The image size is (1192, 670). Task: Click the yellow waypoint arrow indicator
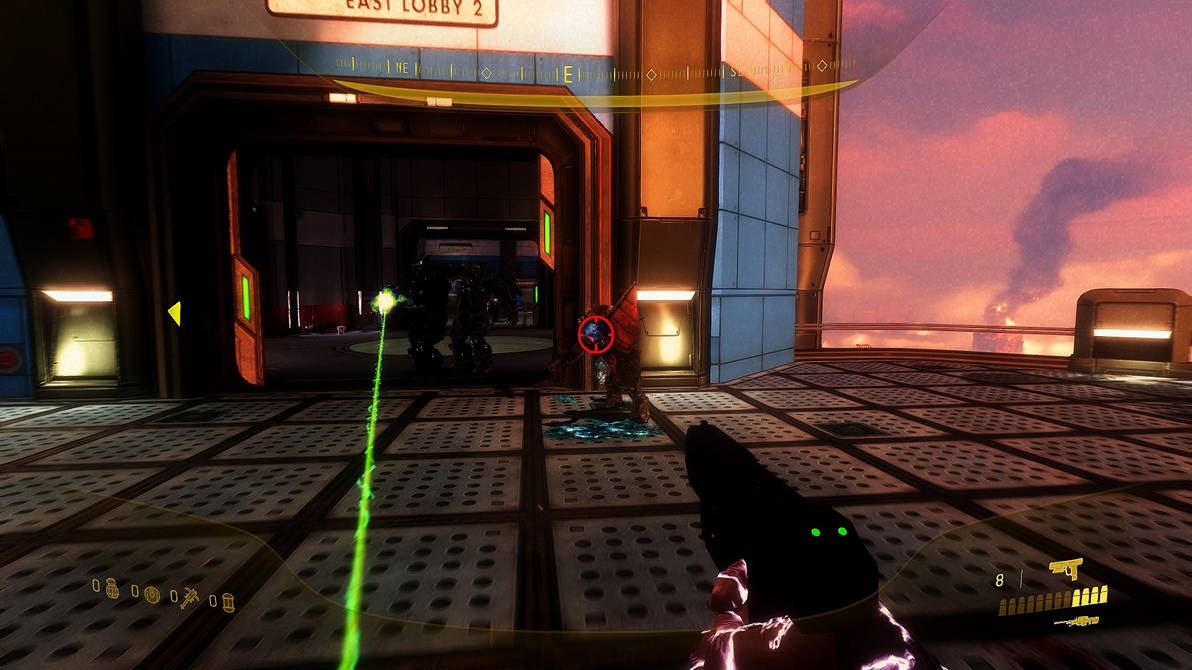[x=174, y=314]
